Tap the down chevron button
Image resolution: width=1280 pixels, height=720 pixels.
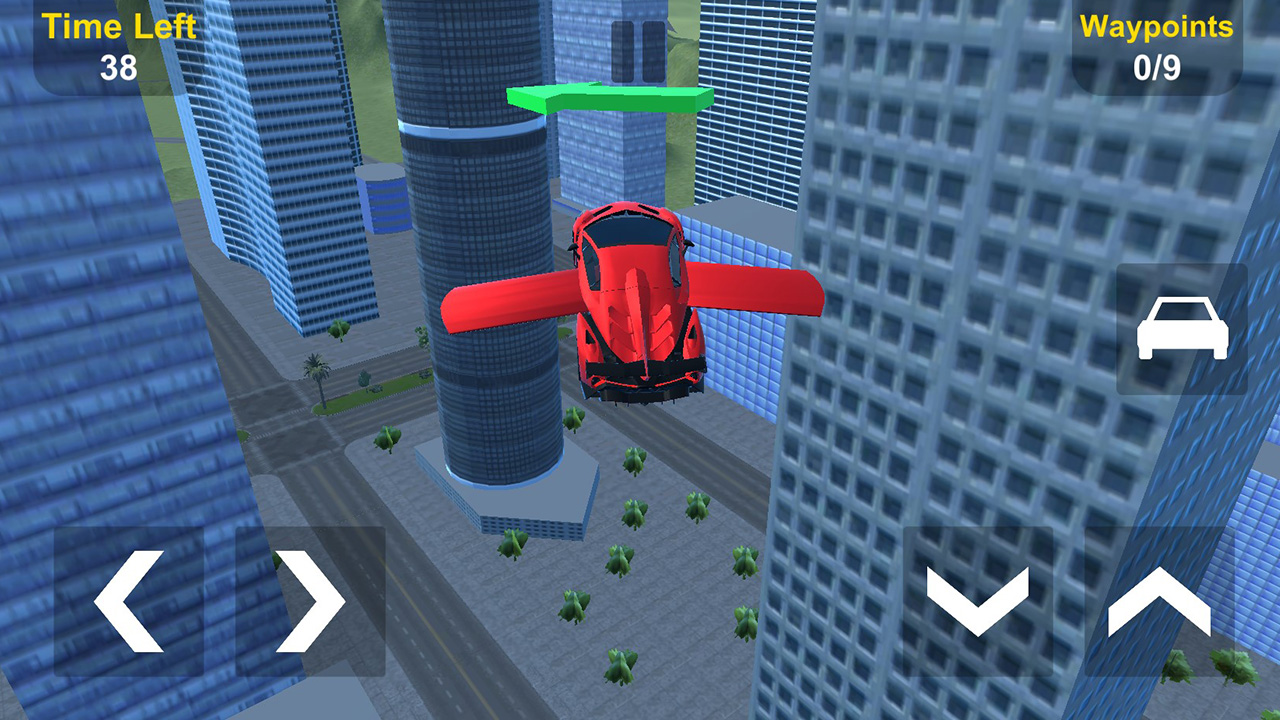click(977, 601)
